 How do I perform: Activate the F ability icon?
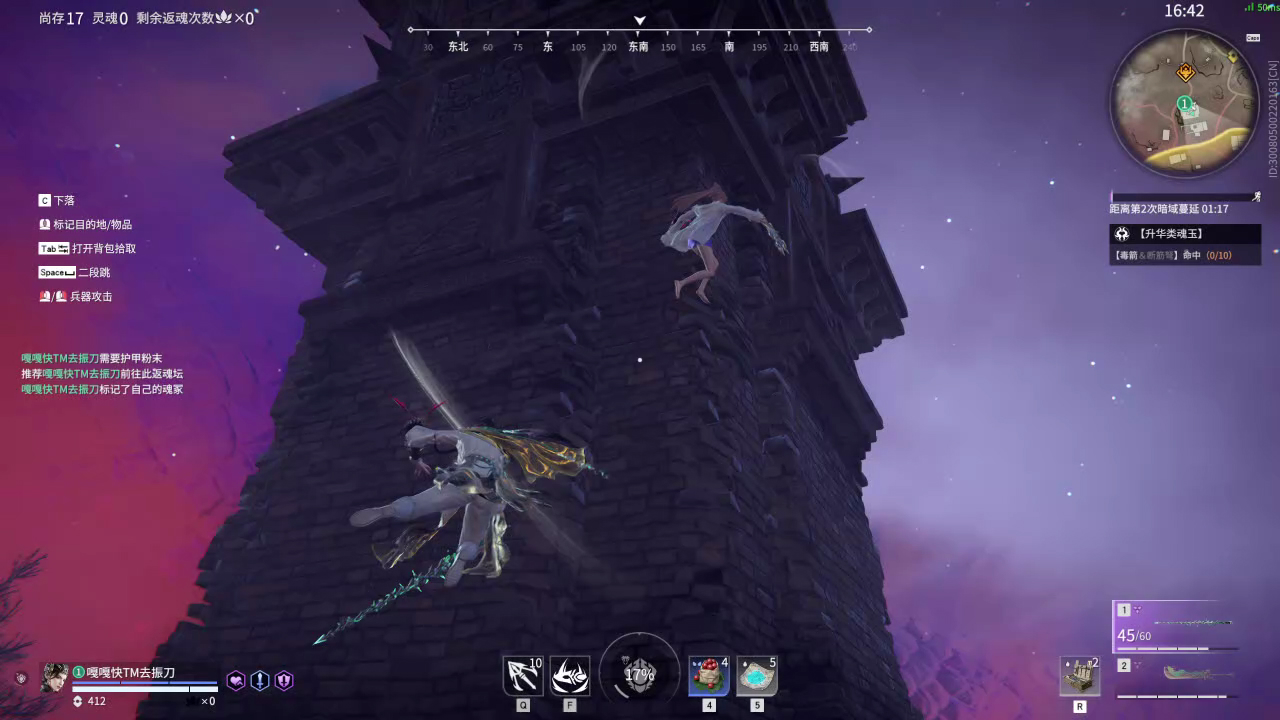click(x=570, y=675)
